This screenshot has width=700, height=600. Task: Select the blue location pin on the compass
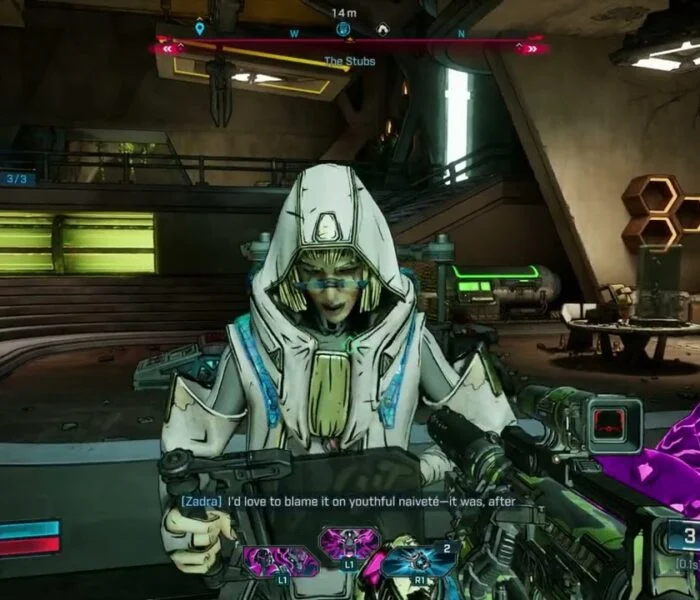click(200, 29)
